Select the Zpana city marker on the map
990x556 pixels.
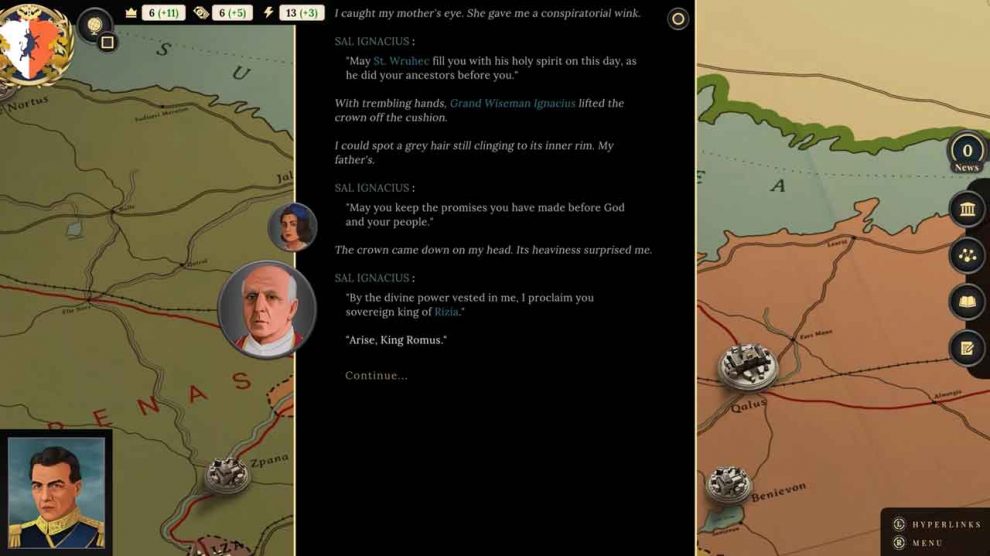click(227, 475)
